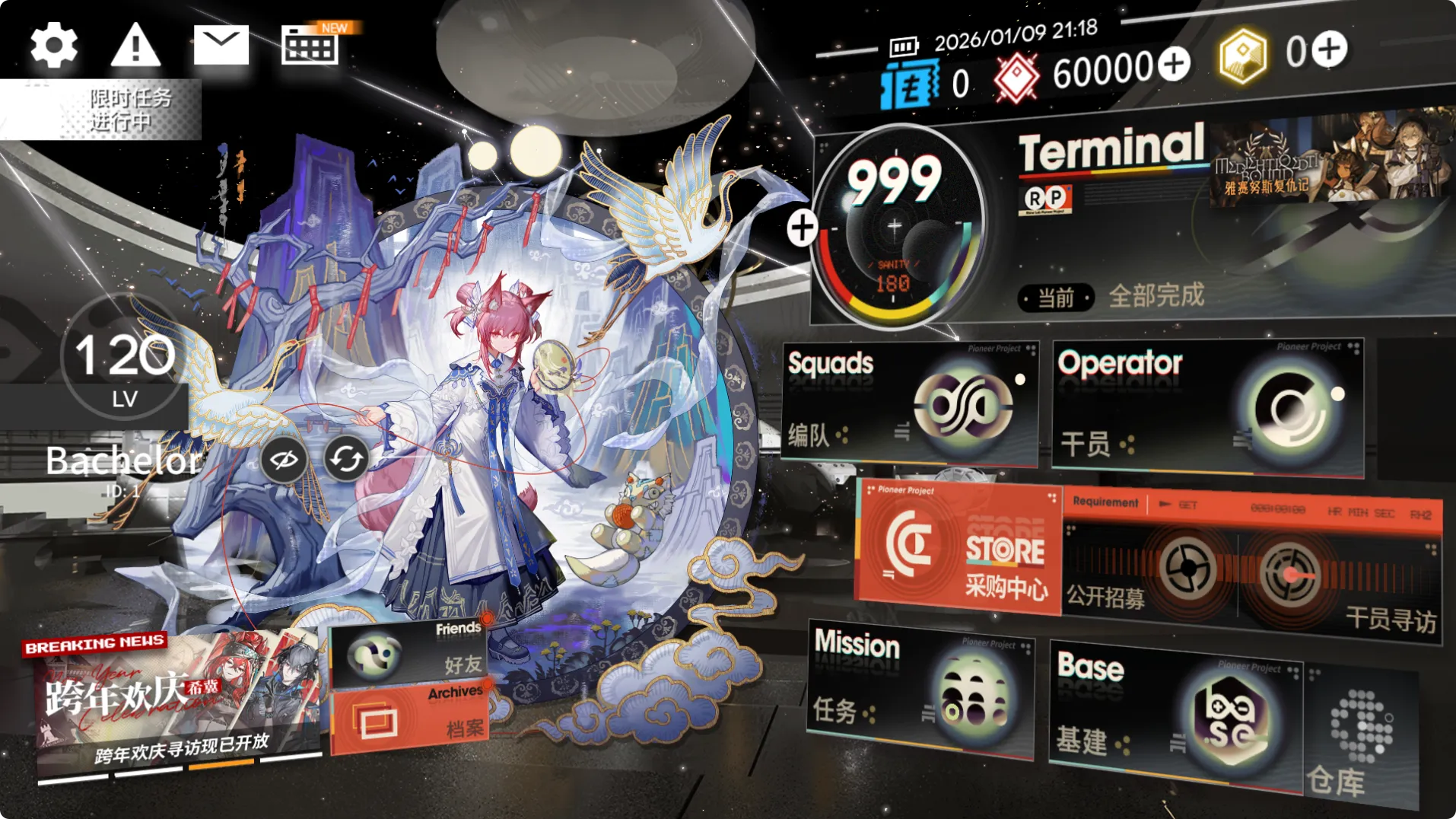This screenshot has height=819, width=1456.
Task: Hide the interface with the eye icon
Action: tap(284, 459)
